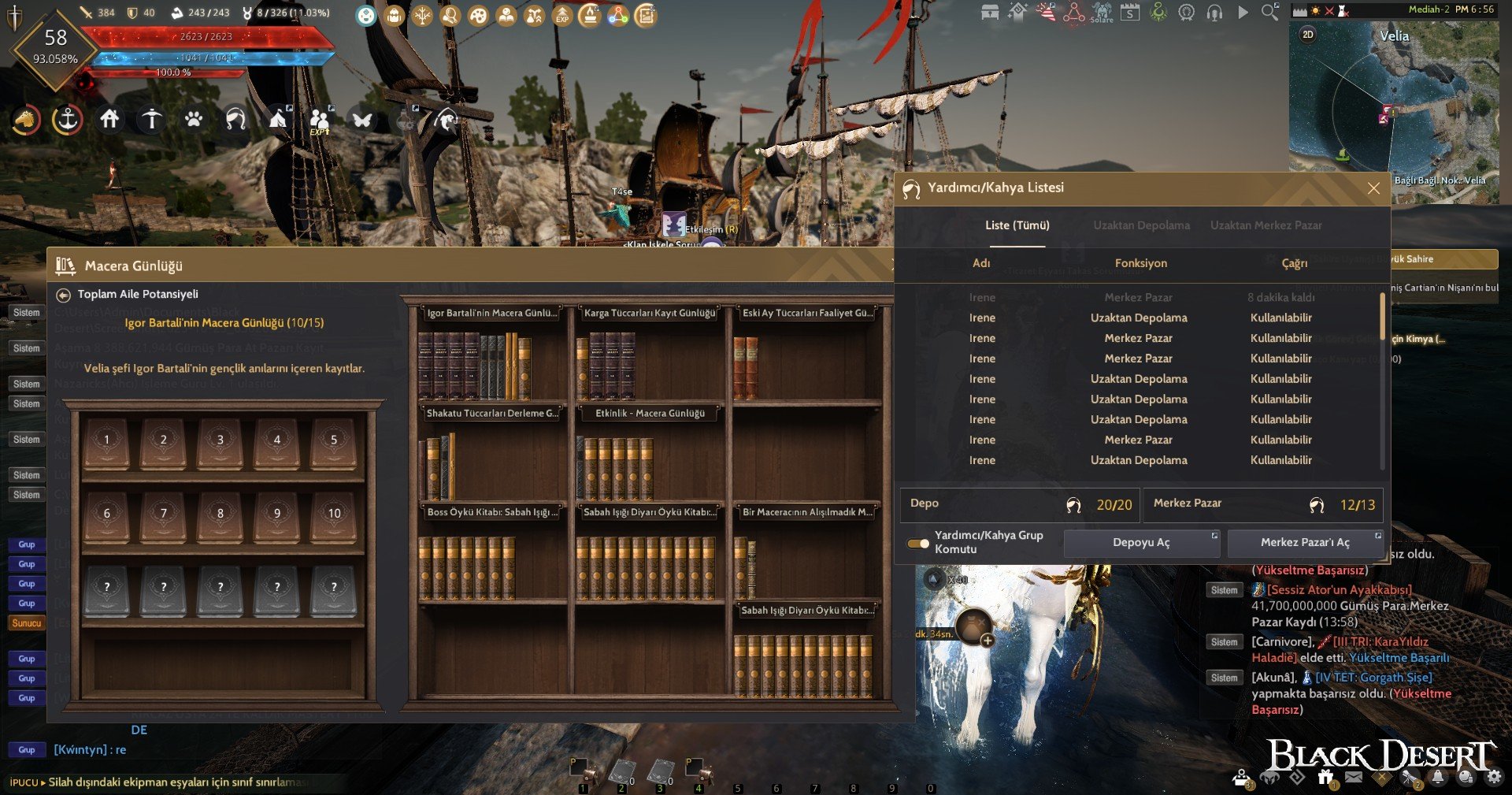Image resolution: width=1512 pixels, height=795 pixels.
Task: Select the Liste (Tümü) tab
Action: (1017, 225)
